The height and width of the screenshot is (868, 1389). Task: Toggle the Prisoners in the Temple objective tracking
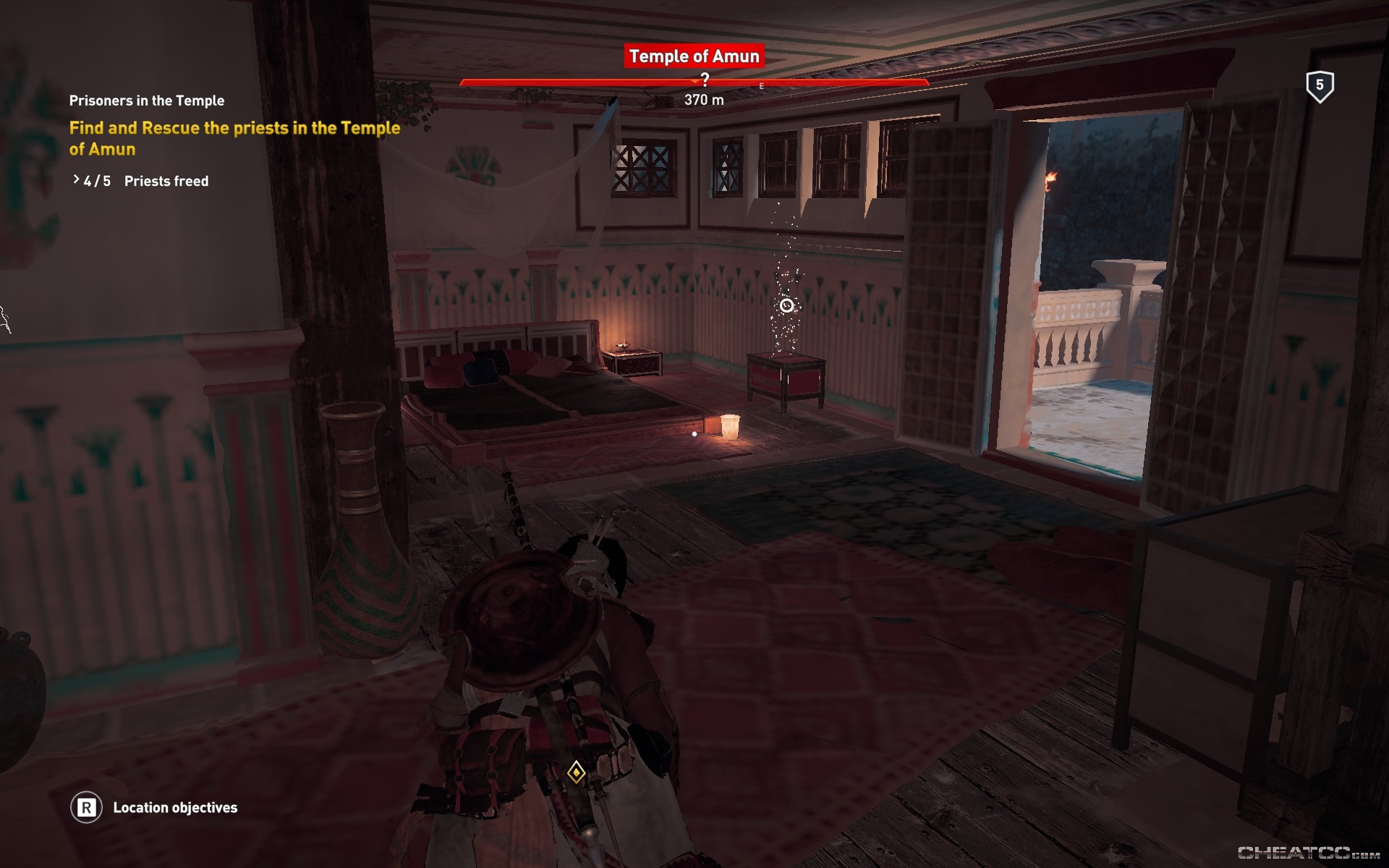tap(147, 101)
